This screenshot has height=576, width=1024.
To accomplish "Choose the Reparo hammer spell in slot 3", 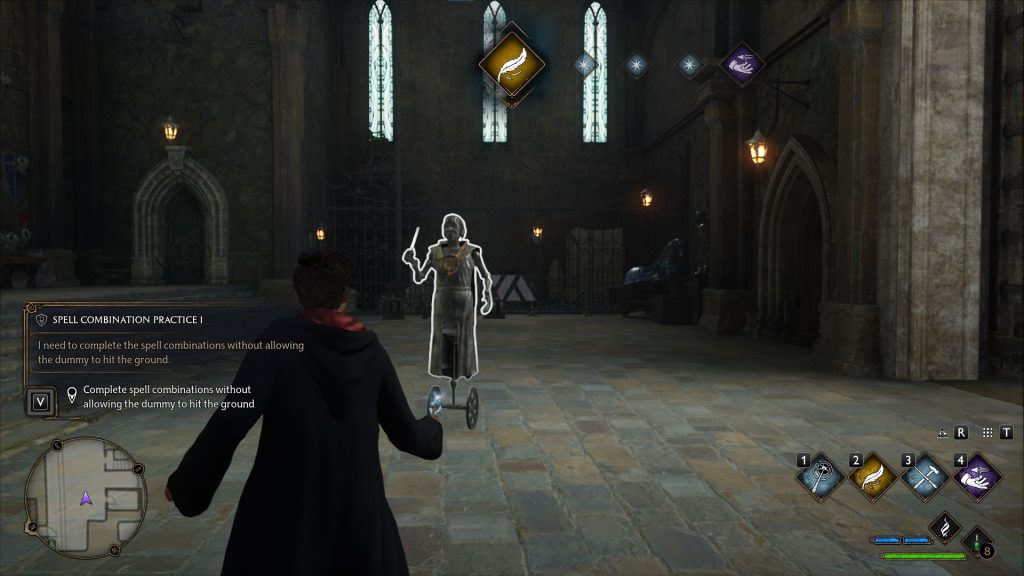I will coord(925,477).
